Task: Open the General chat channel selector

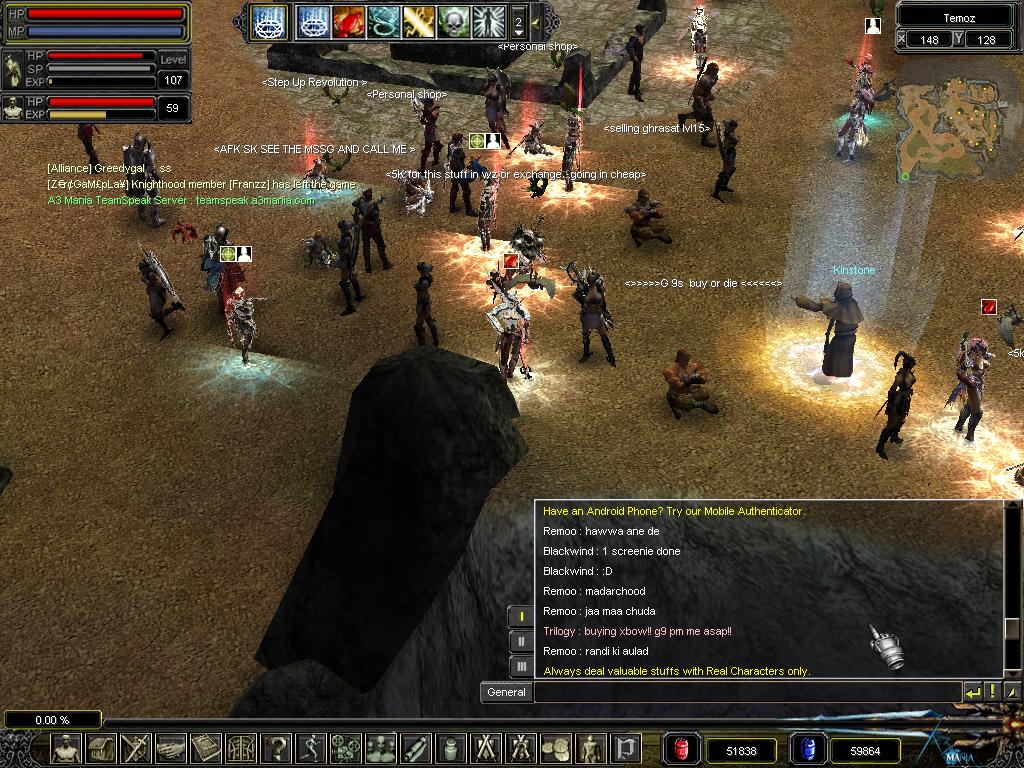Action: (x=506, y=692)
